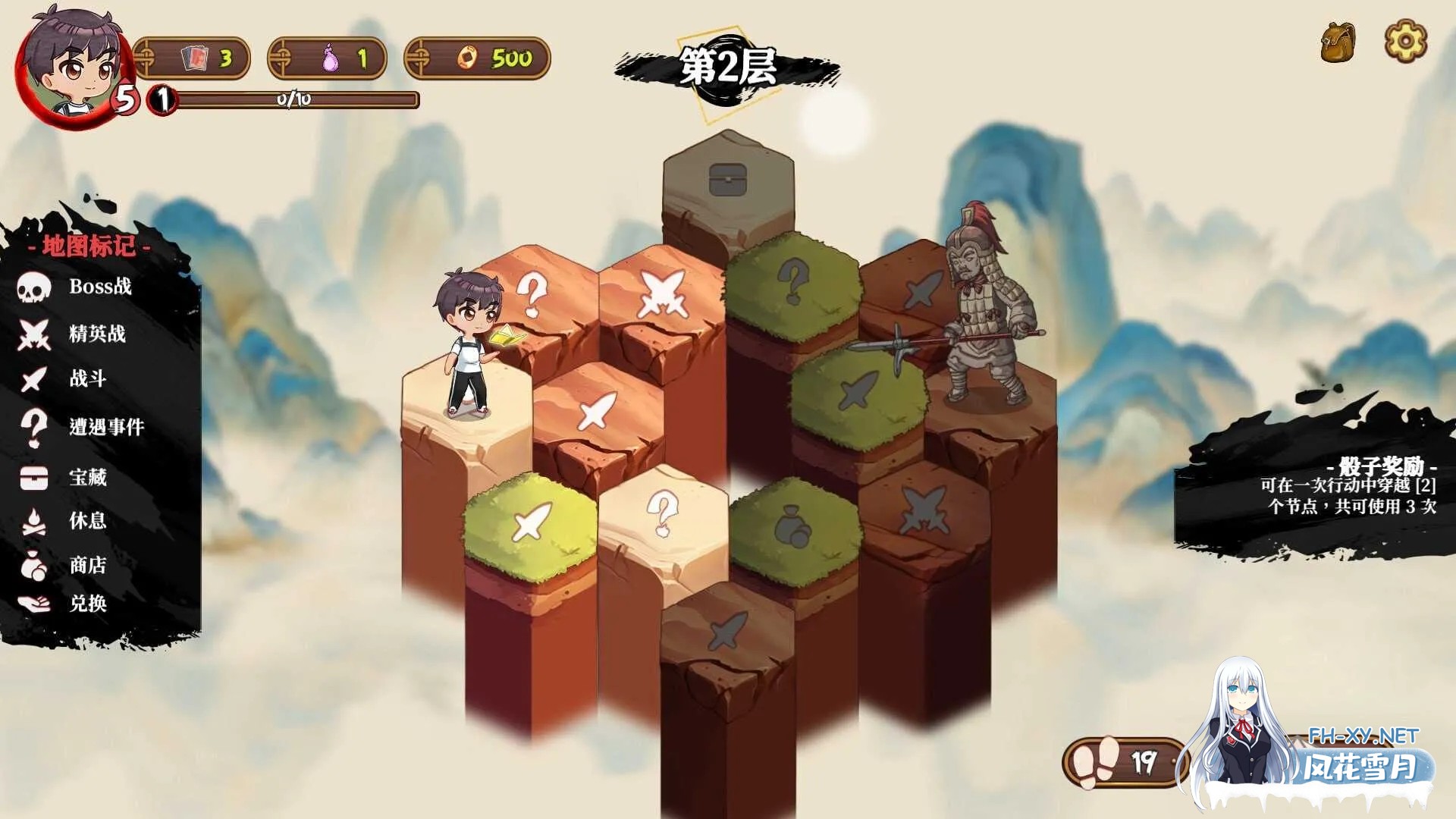Viewport: 1456px width, 819px height.
Task: Open the gear settings menu
Action: pos(1405,41)
